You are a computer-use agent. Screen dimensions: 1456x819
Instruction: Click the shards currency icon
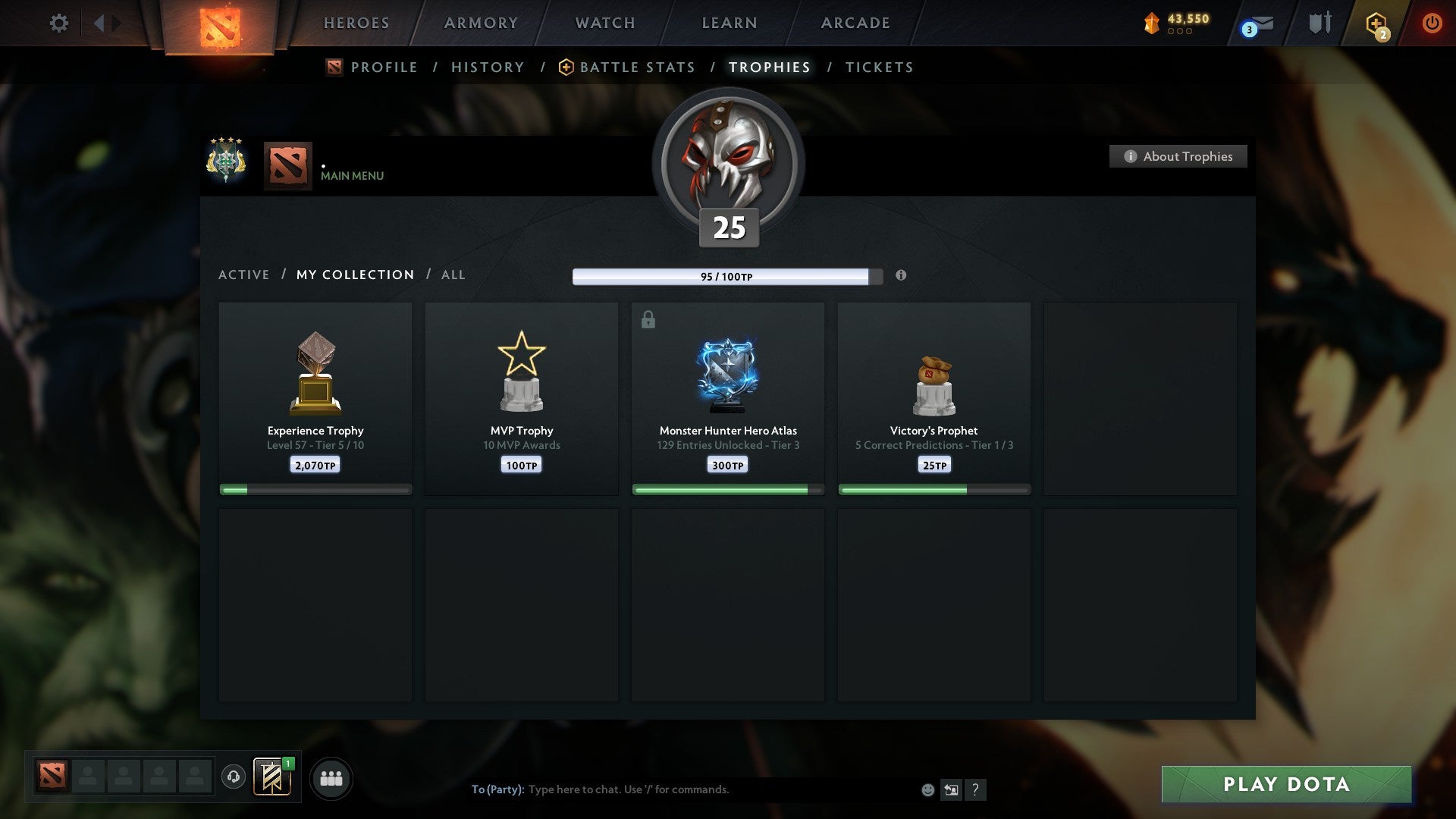coord(1150,23)
